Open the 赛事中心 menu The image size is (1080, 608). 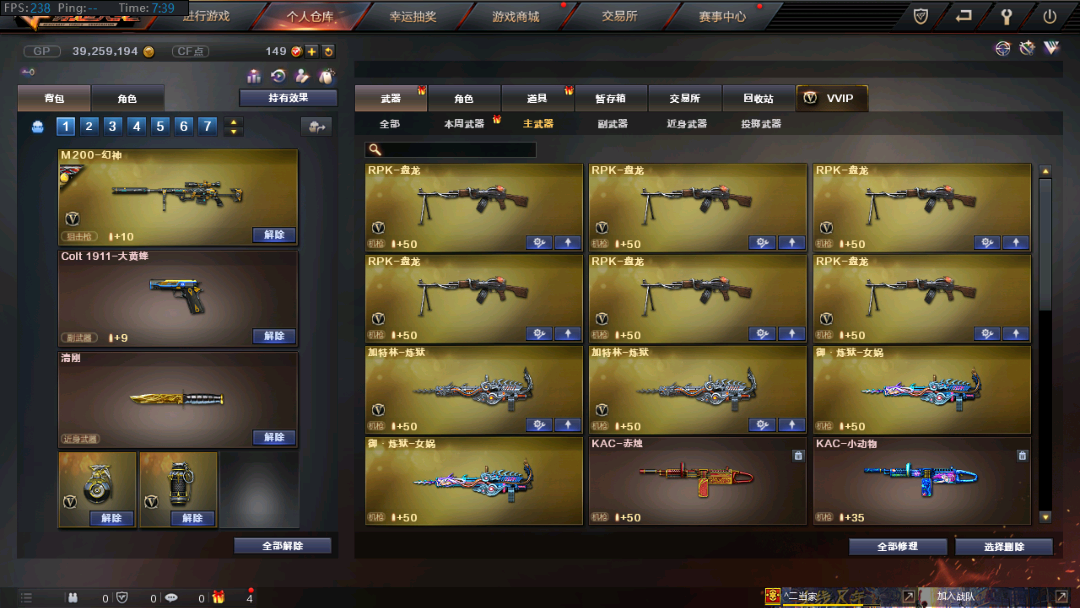click(x=722, y=16)
